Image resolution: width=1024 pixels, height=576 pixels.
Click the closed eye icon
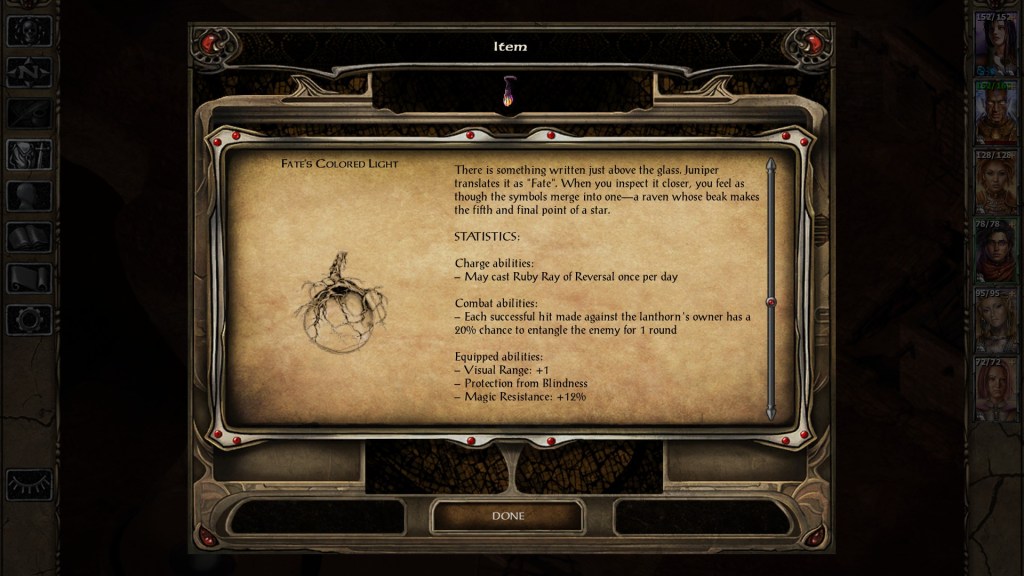point(29,484)
